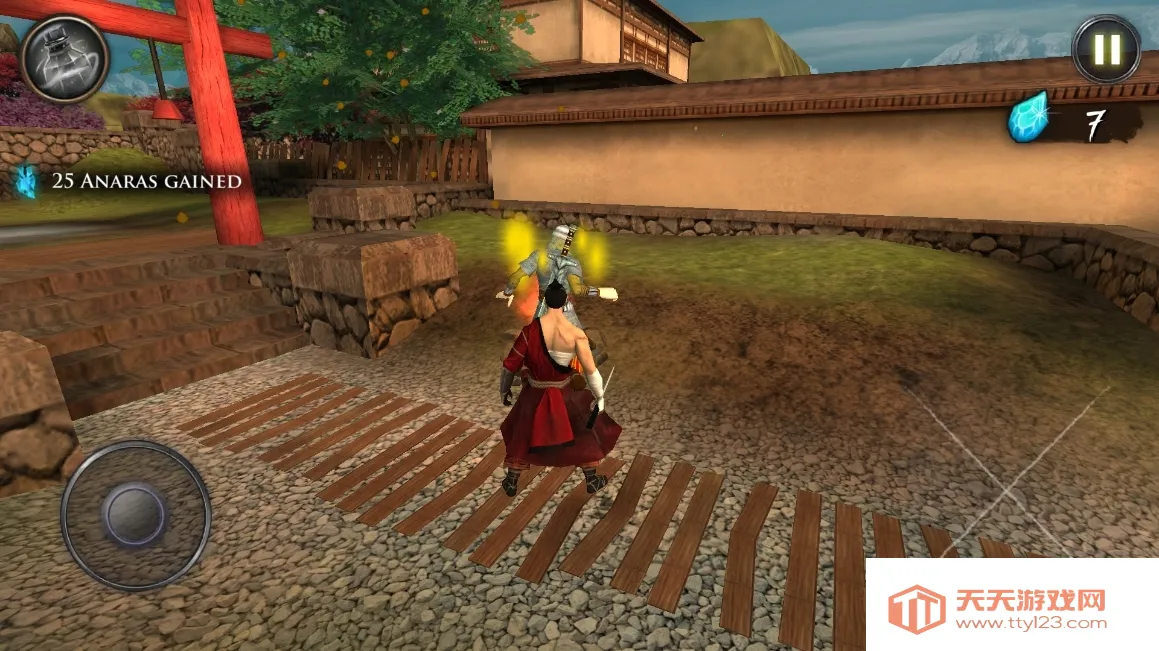The width and height of the screenshot is (1159, 651).
Task: Touch the virtual movement joystick
Action: point(135,514)
